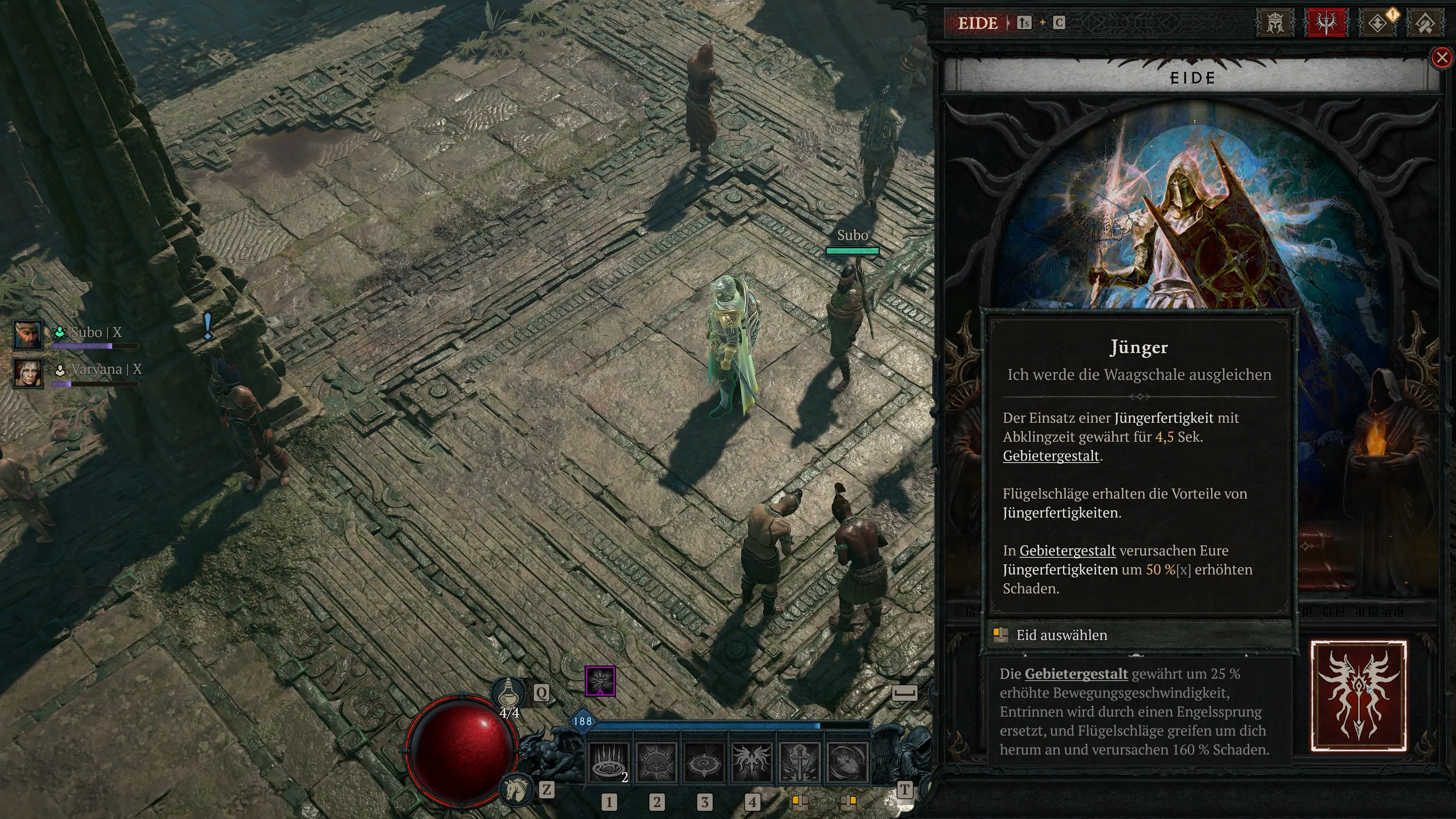The image size is (1456, 819).
Task: Use the health potion icon
Action: pyautogui.click(x=508, y=691)
